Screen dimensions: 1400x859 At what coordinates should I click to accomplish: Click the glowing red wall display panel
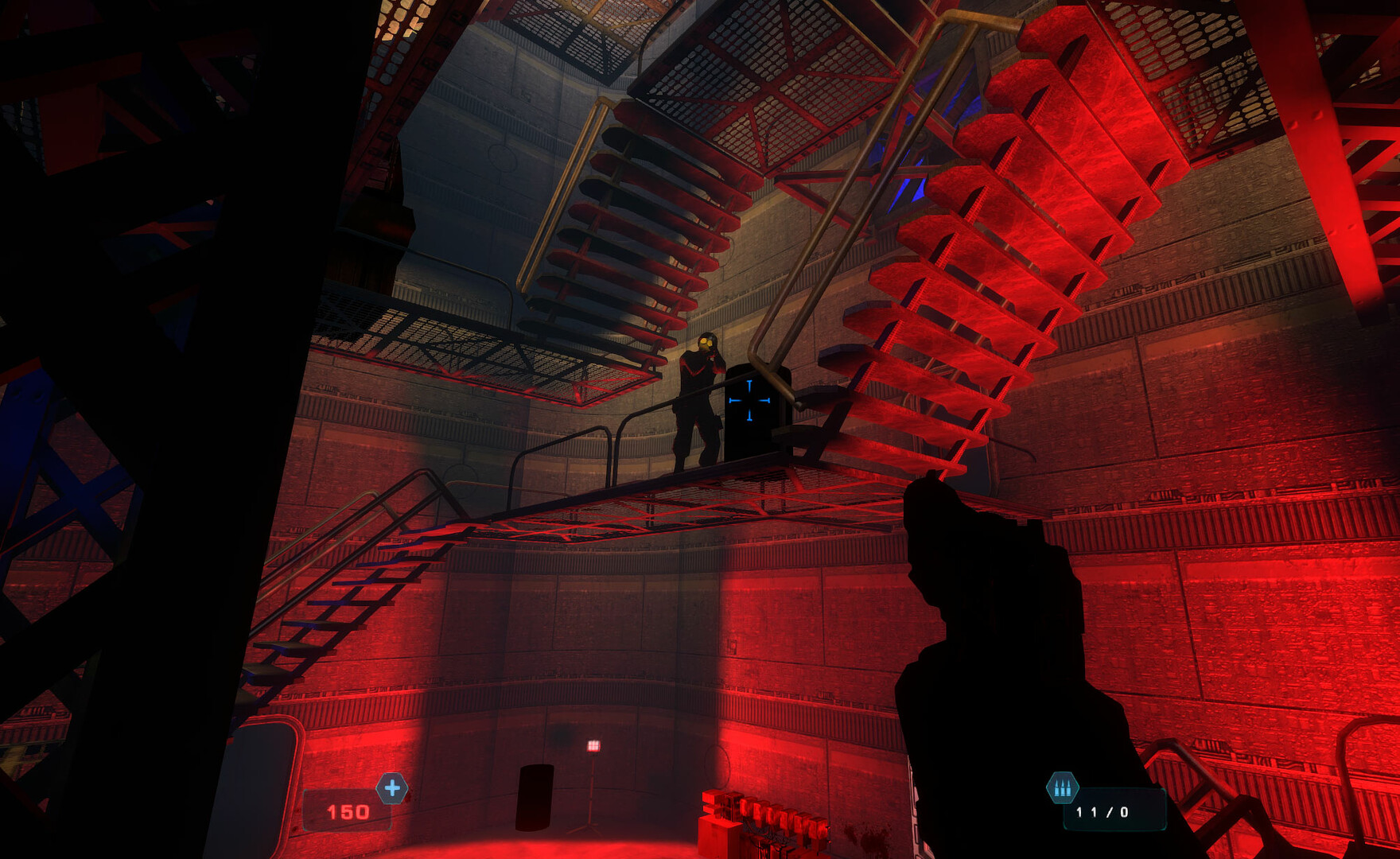click(593, 744)
